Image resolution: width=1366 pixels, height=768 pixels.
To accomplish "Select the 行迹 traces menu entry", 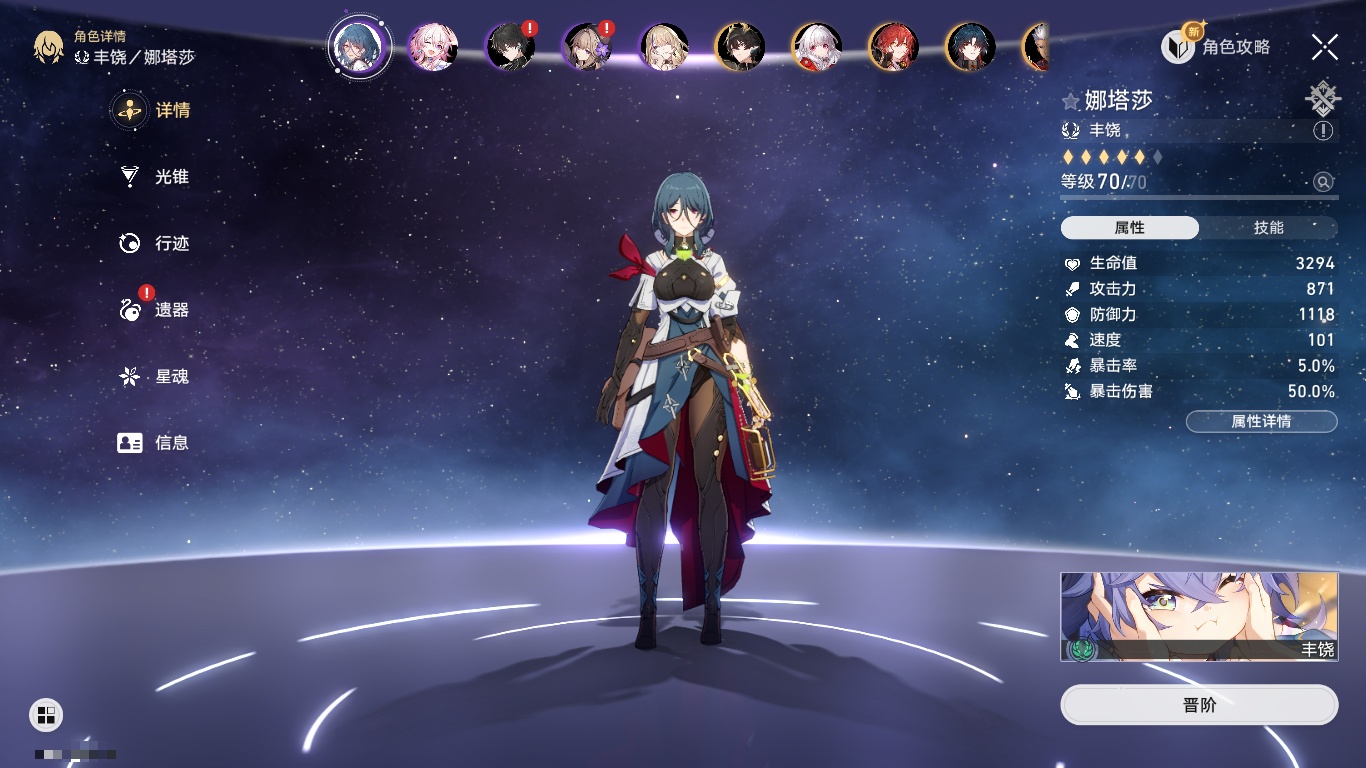I will pyautogui.click(x=155, y=243).
